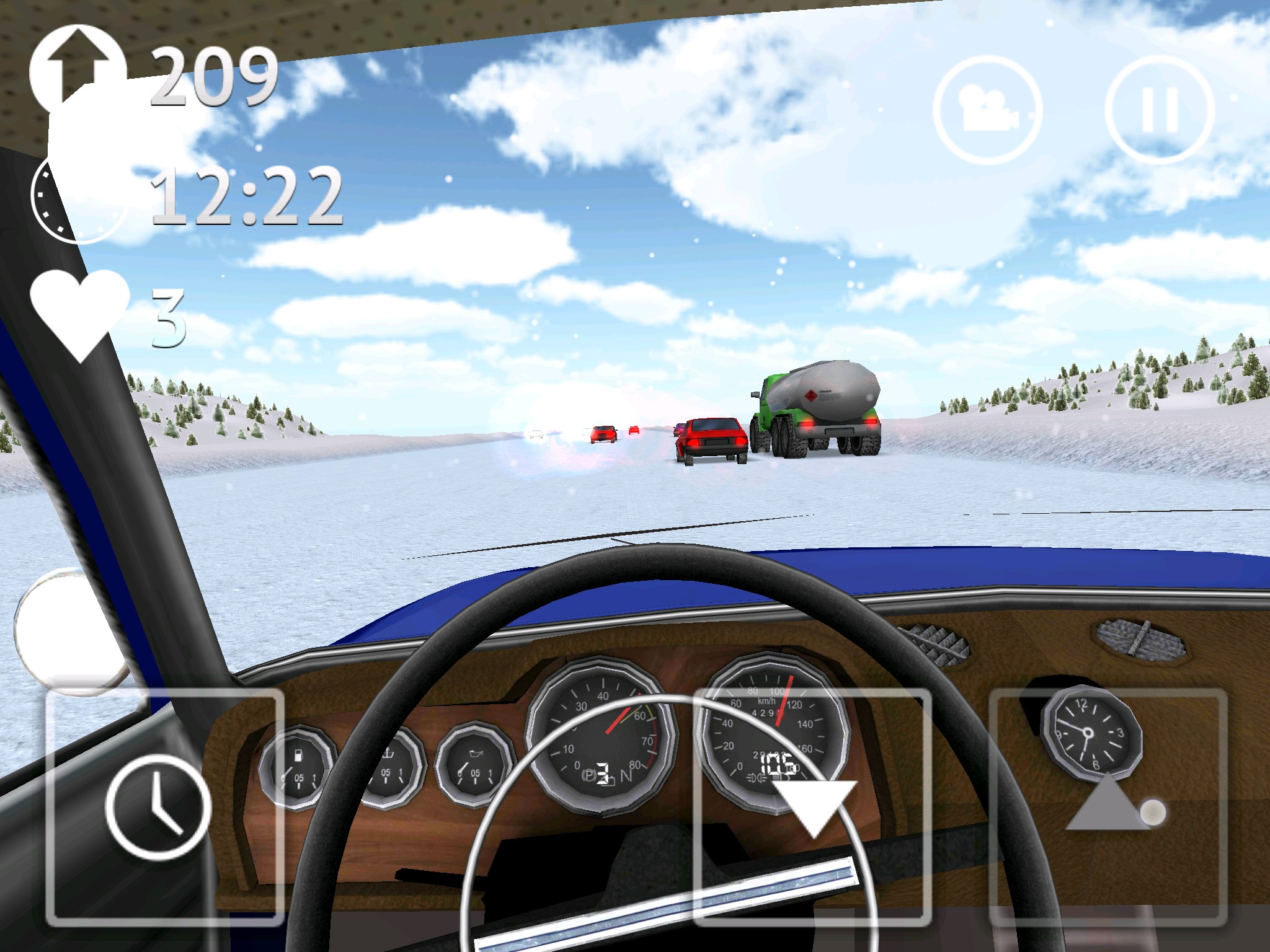
Task: Switch the camera view
Action: [x=987, y=110]
